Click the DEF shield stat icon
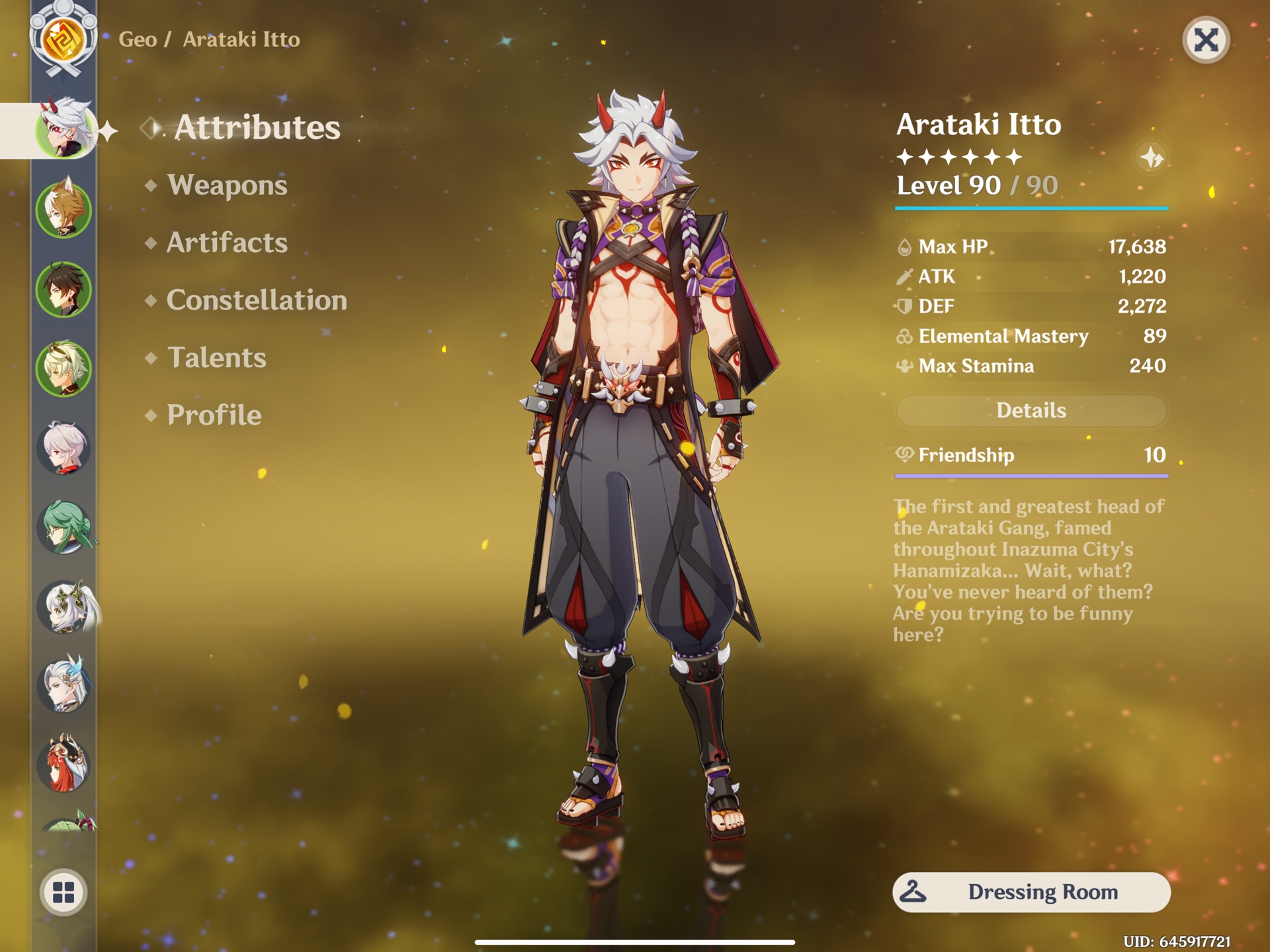The width and height of the screenshot is (1270, 952). [904, 306]
